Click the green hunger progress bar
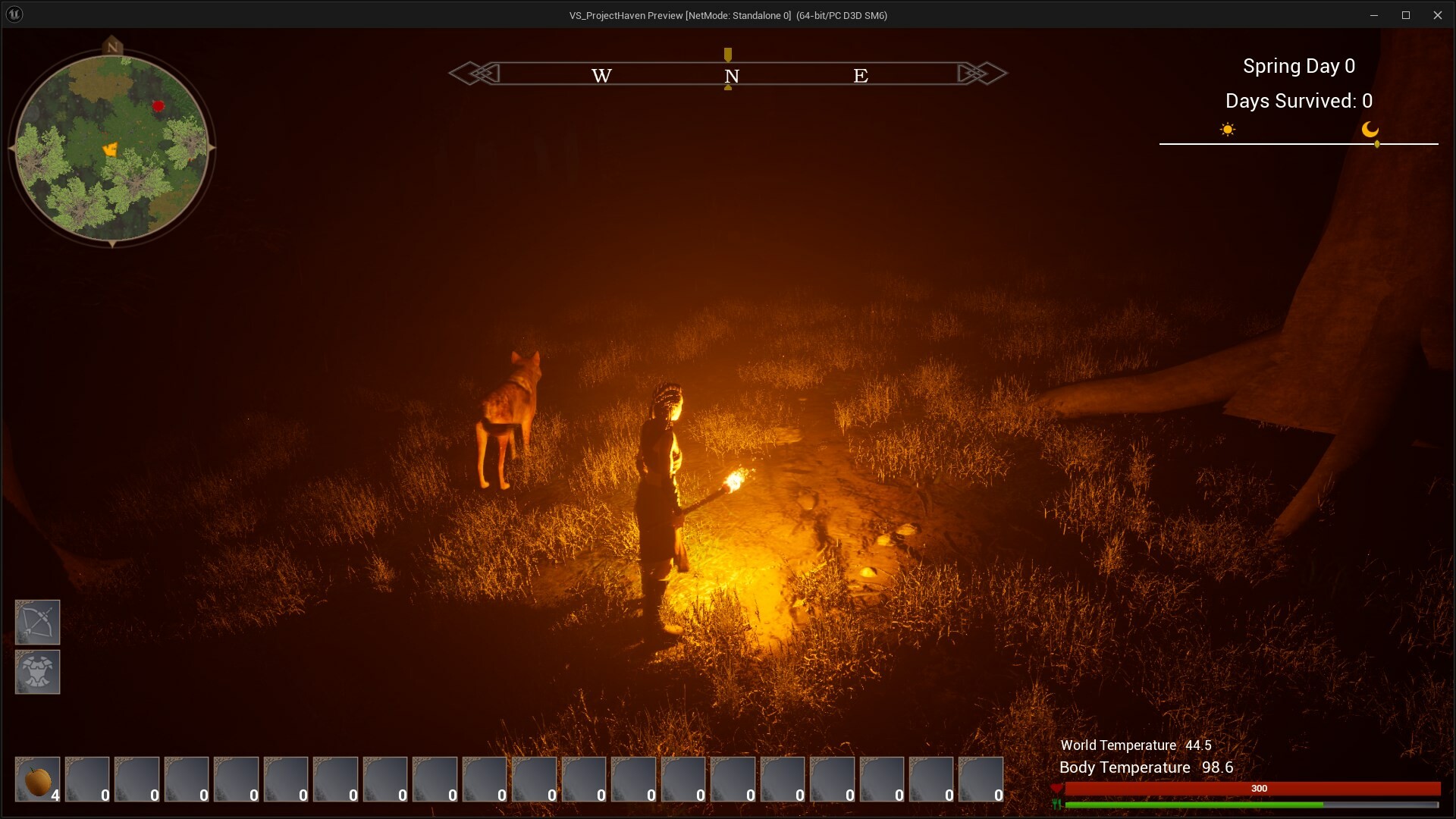The image size is (1456, 819). pyautogui.click(x=1194, y=806)
